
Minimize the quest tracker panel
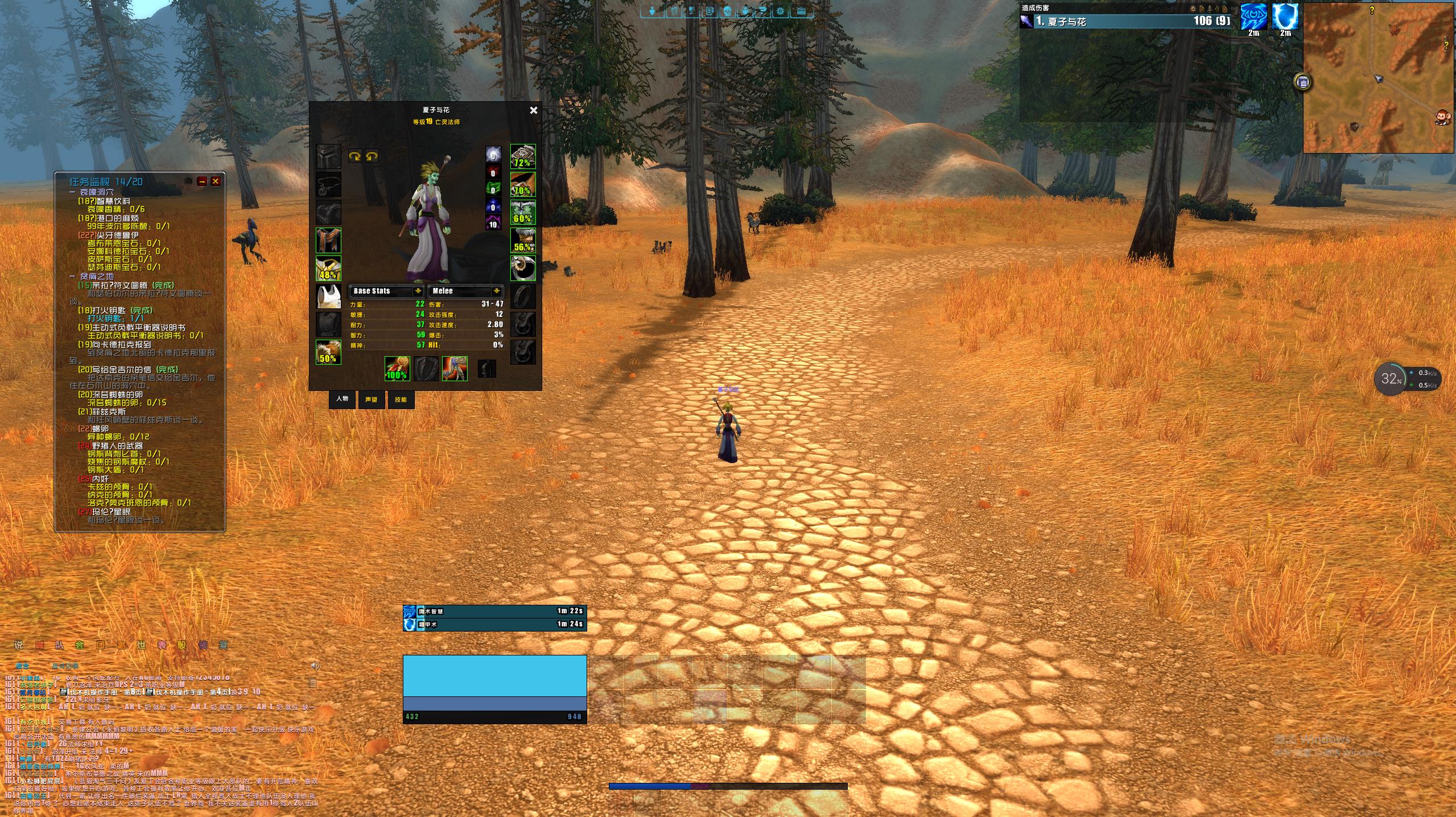click(x=202, y=181)
